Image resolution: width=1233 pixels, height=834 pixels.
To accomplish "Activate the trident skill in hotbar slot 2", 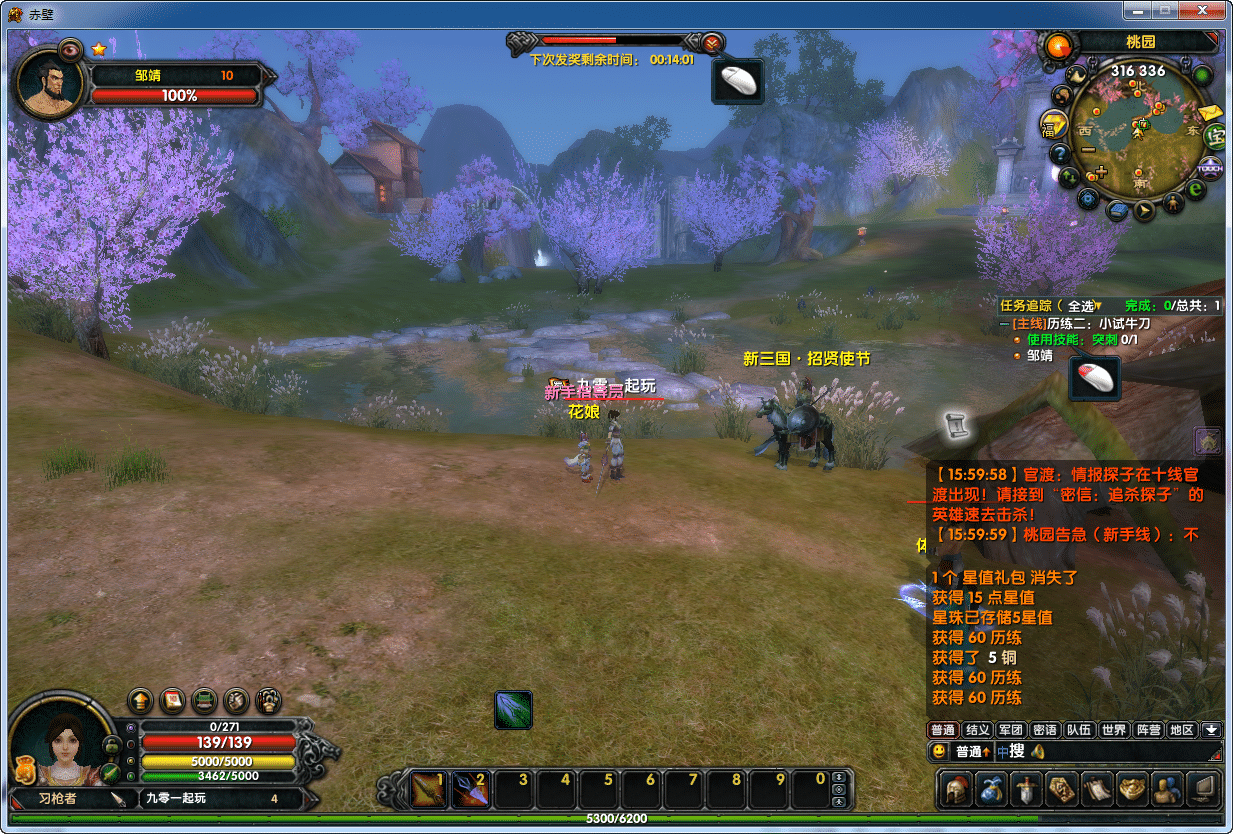I will click(x=472, y=790).
